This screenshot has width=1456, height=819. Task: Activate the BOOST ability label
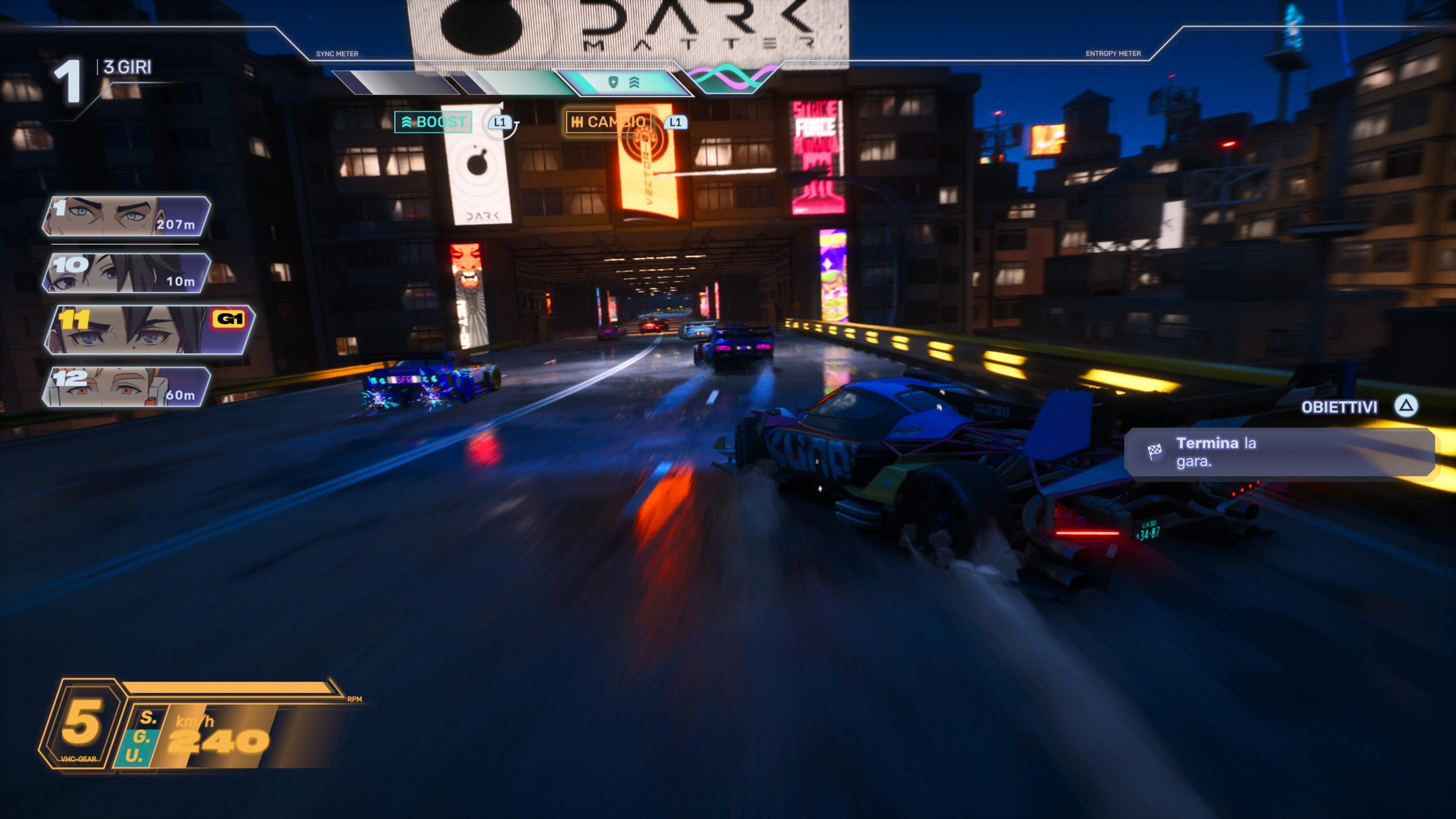point(433,122)
